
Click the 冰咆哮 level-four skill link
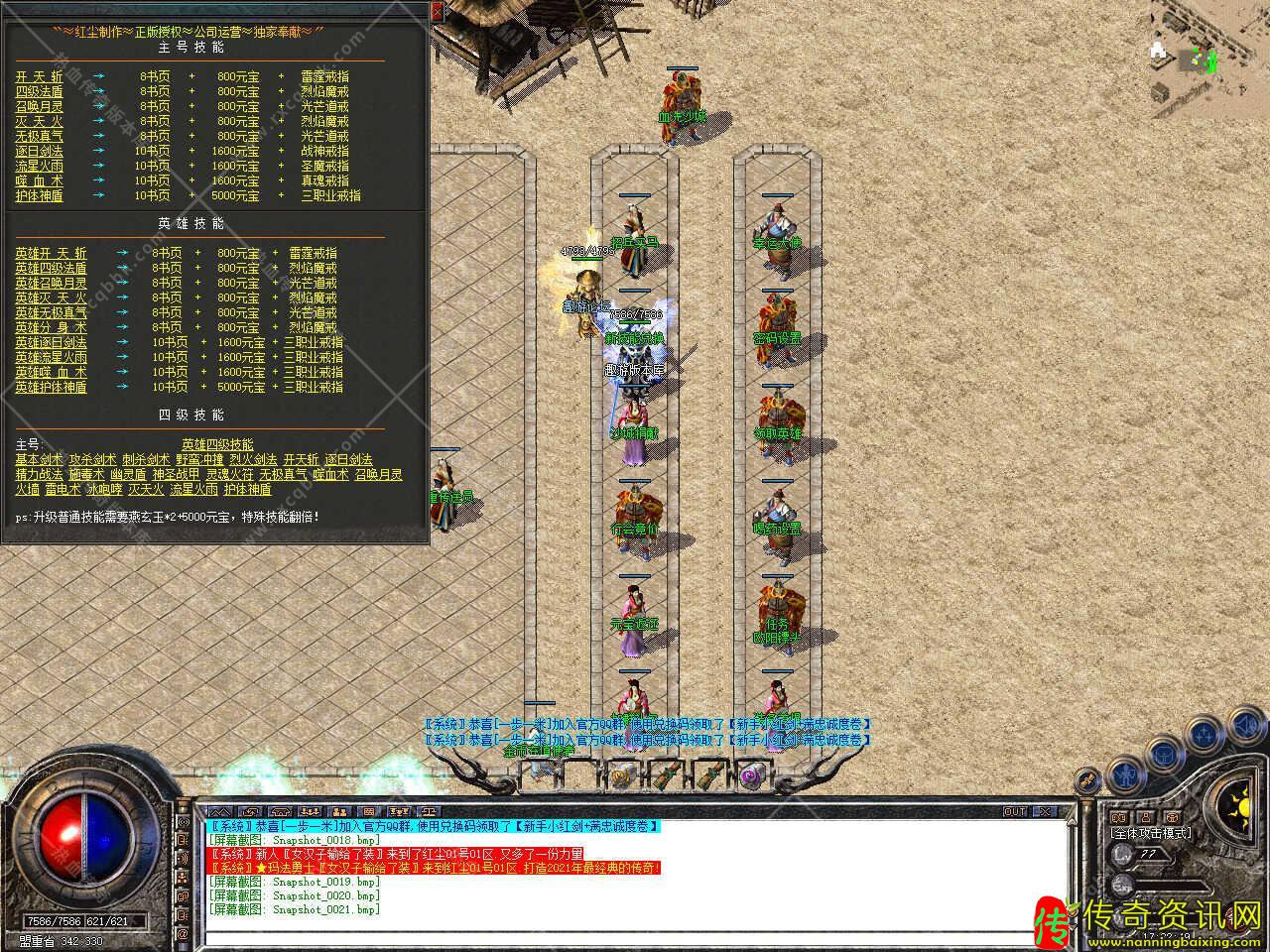[x=103, y=489]
